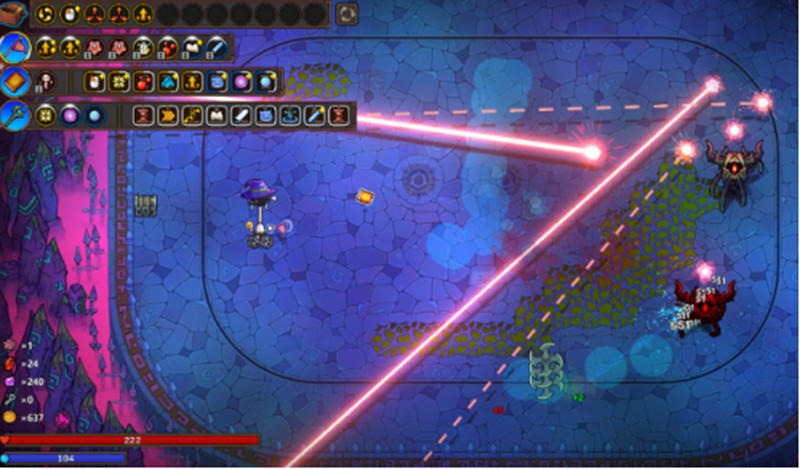The width and height of the screenshot is (800, 469).
Task: Select the white open book spell icon
Action: (x=216, y=115)
